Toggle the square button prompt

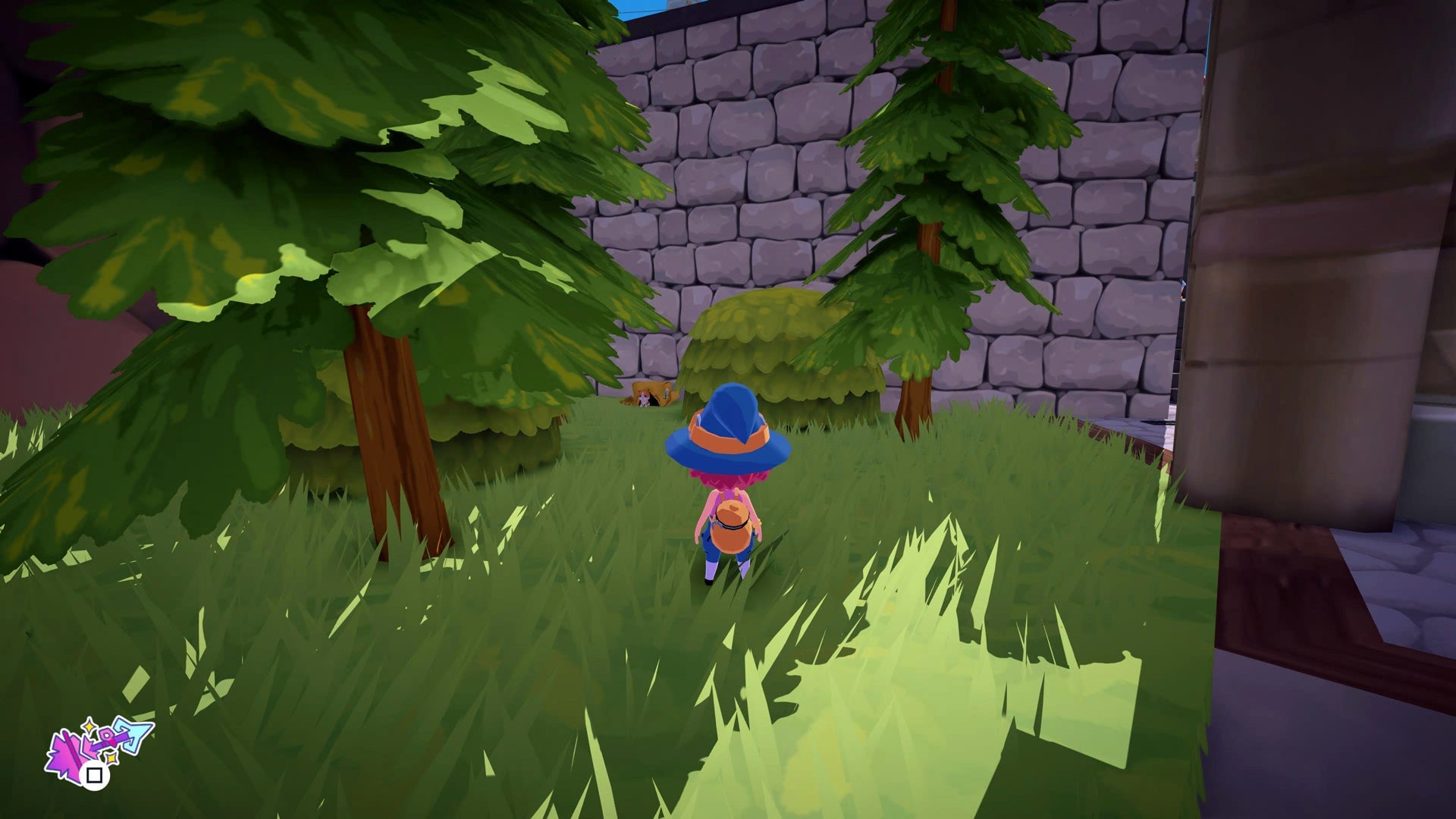[94, 776]
